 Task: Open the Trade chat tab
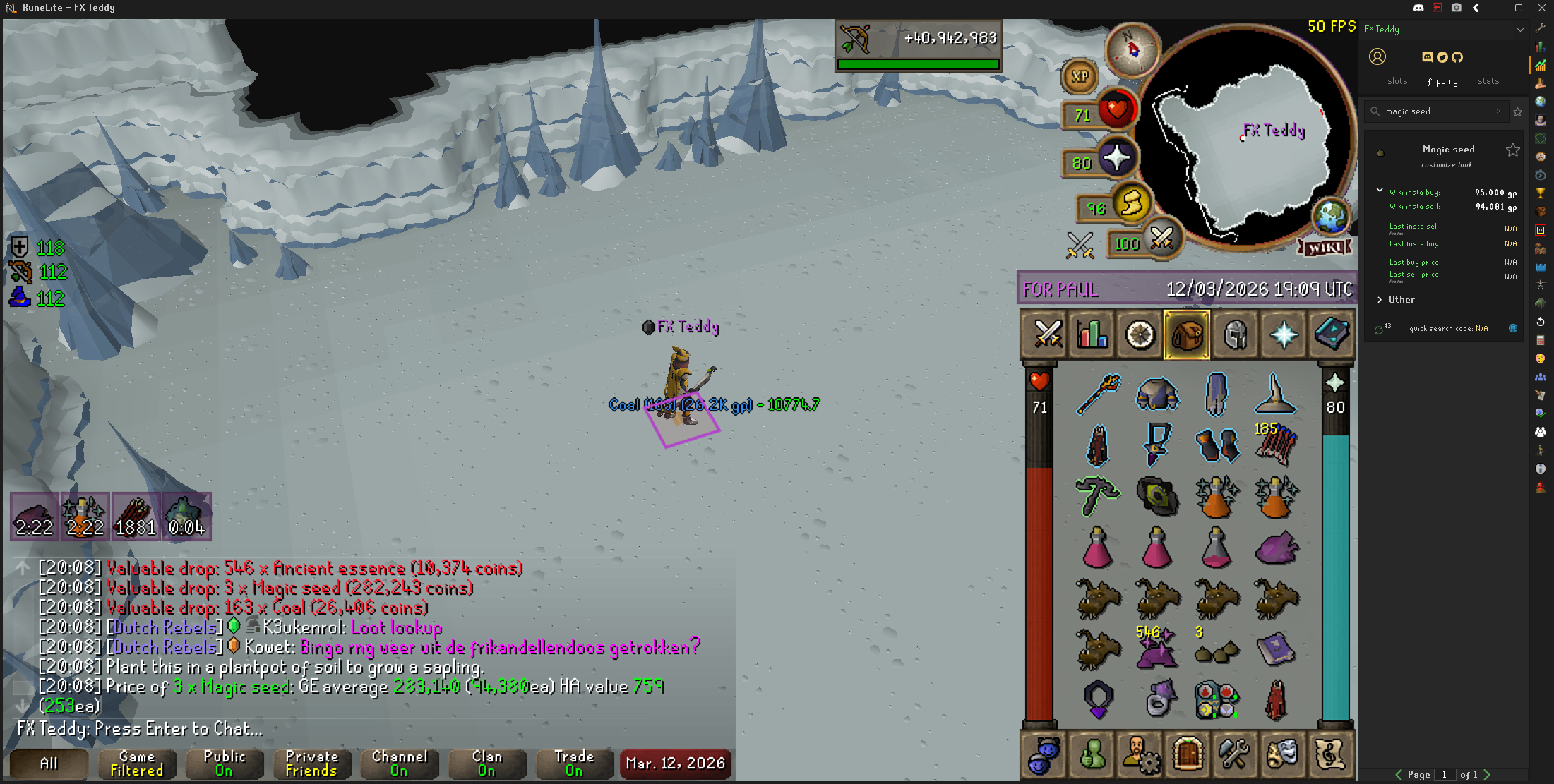[574, 763]
